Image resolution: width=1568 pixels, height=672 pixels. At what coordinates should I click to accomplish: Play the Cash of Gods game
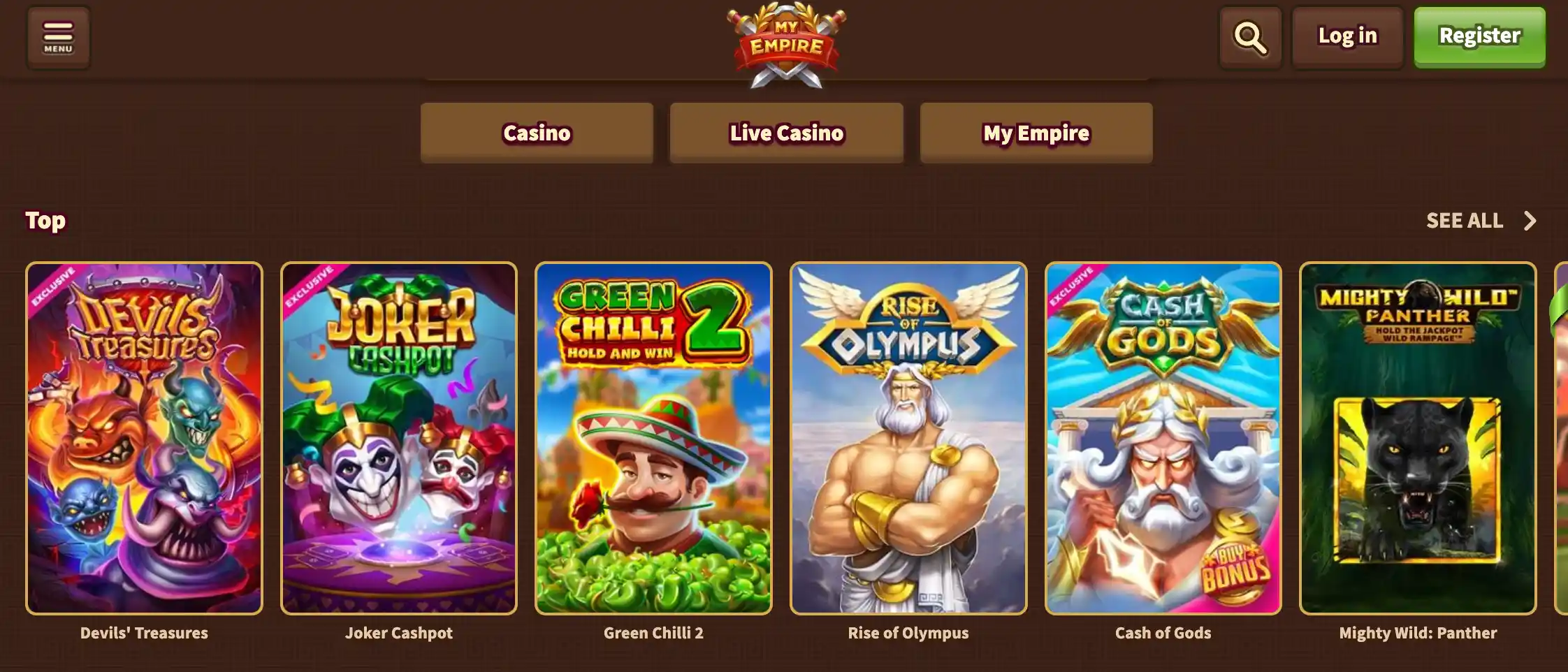[x=1163, y=438]
